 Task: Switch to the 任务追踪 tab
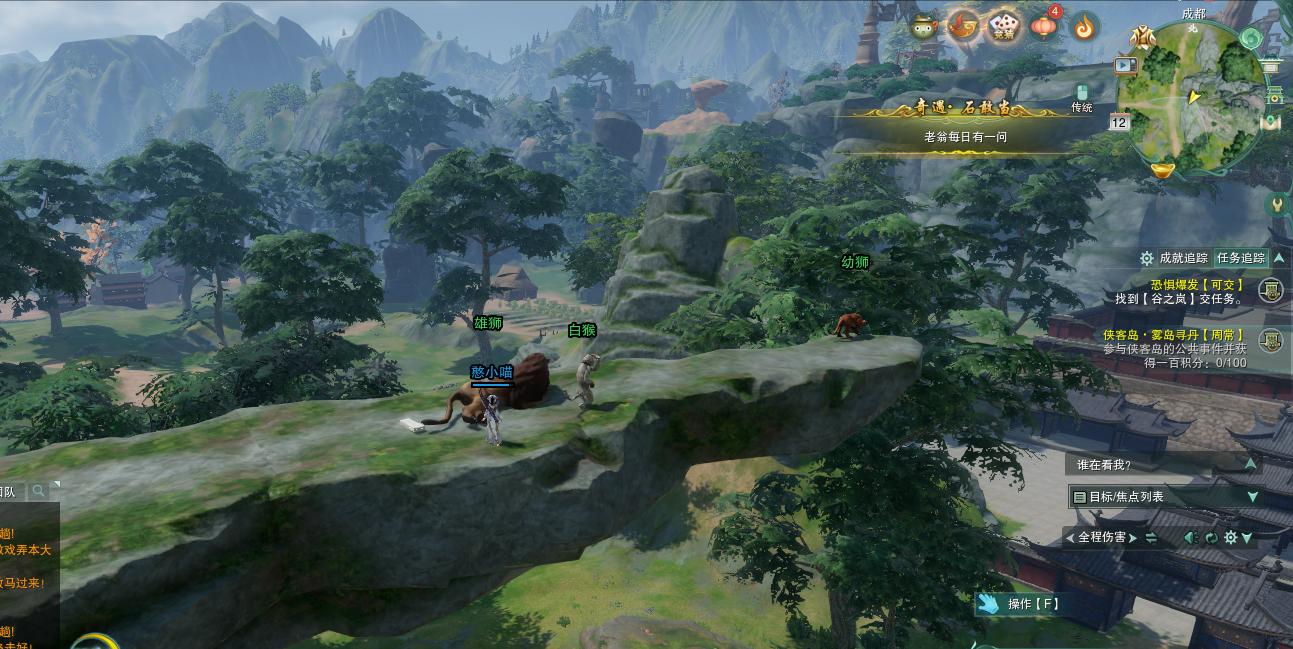tap(1241, 258)
